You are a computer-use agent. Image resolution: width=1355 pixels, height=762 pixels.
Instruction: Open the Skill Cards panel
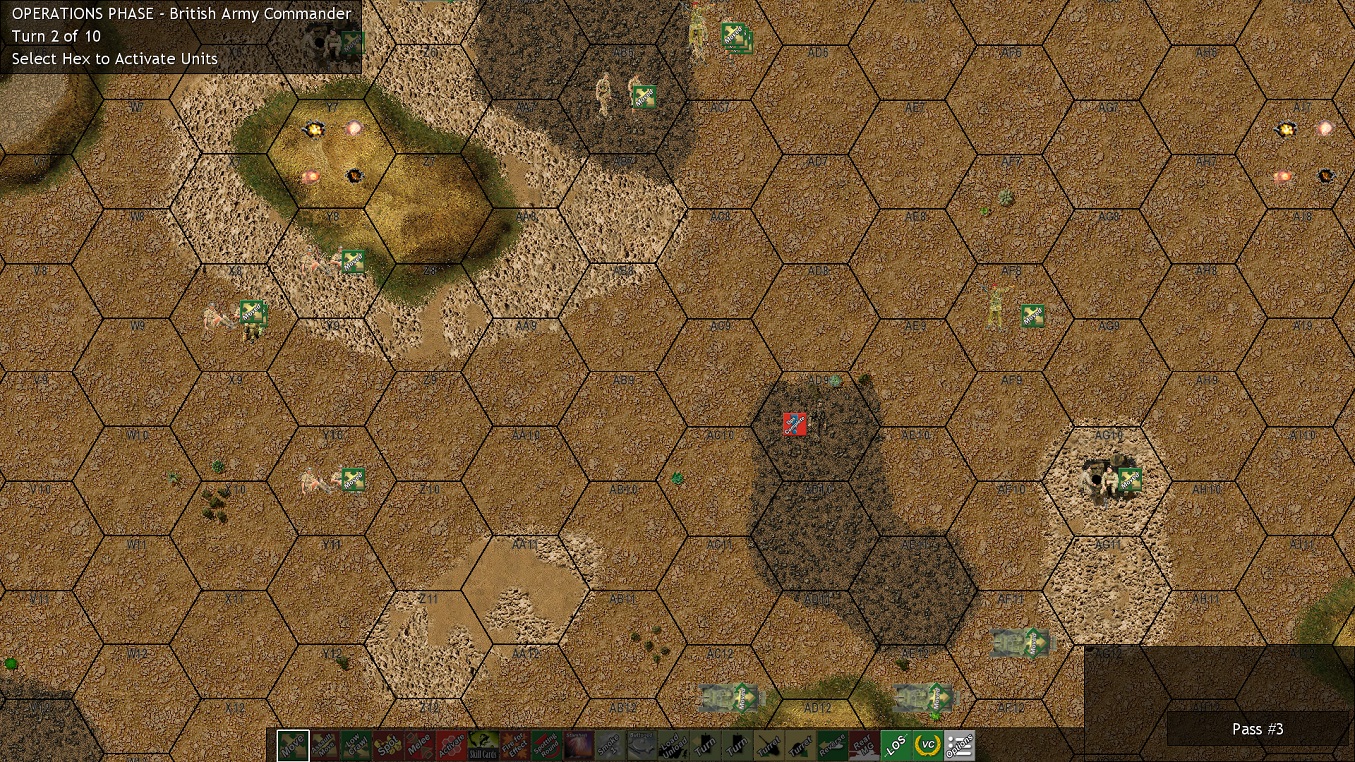(483, 745)
